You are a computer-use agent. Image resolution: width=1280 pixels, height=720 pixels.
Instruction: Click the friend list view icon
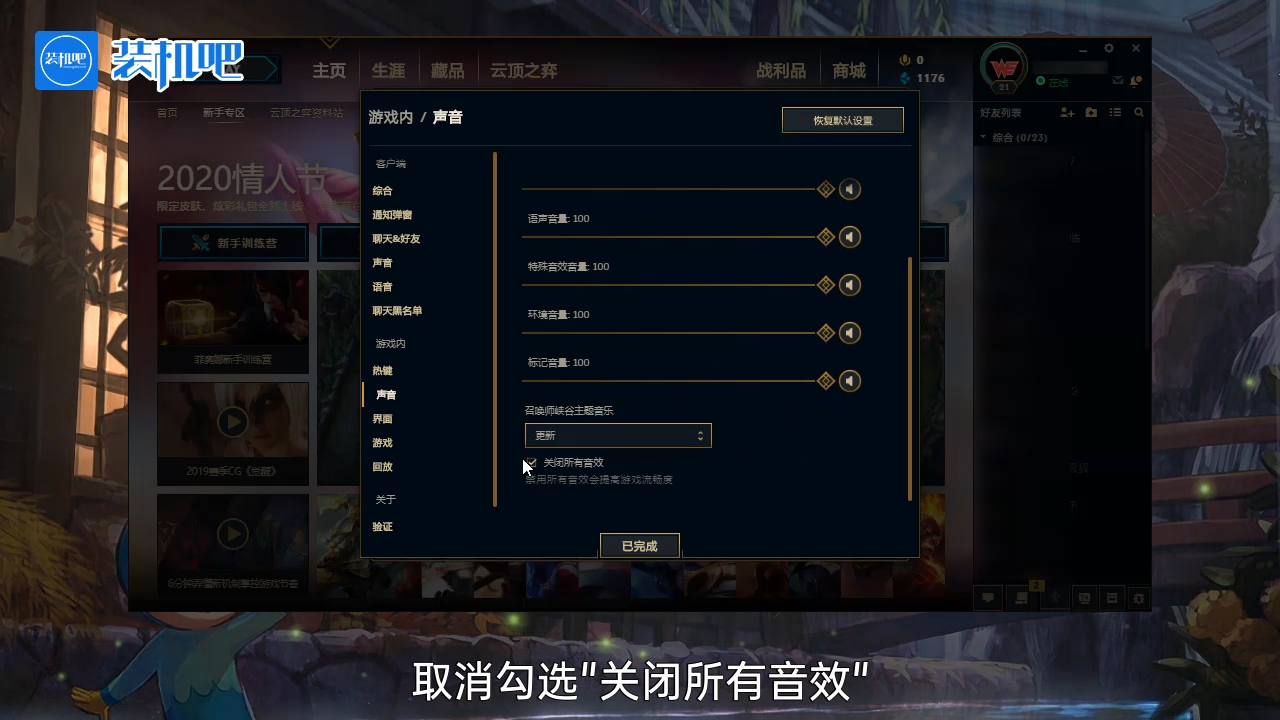[x=1115, y=112]
